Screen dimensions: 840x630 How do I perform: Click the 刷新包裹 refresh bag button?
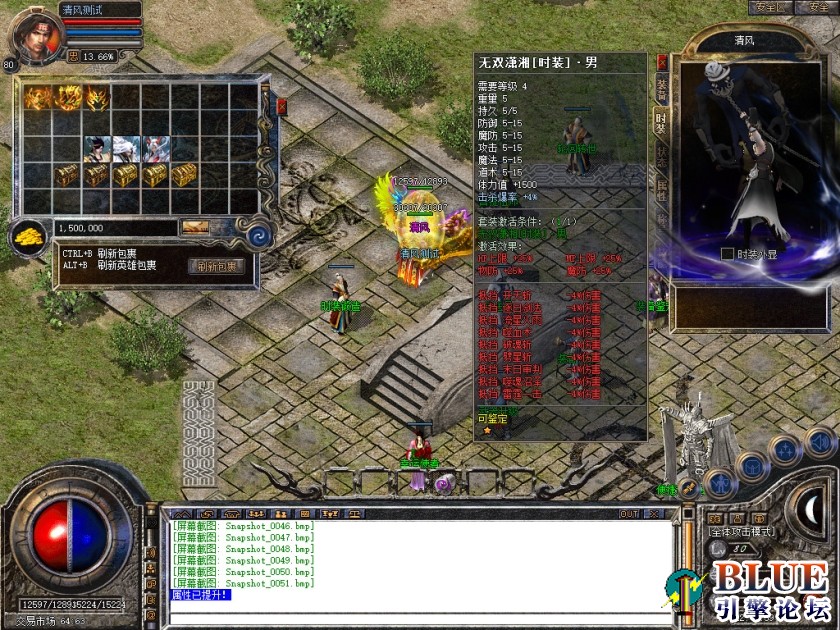[x=215, y=266]
